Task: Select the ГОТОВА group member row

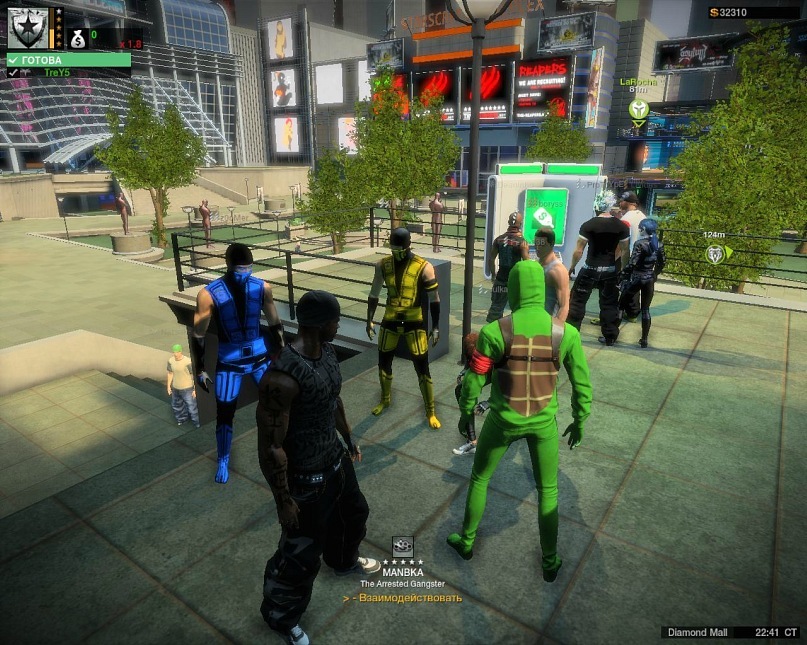Action: pos(68,60)
